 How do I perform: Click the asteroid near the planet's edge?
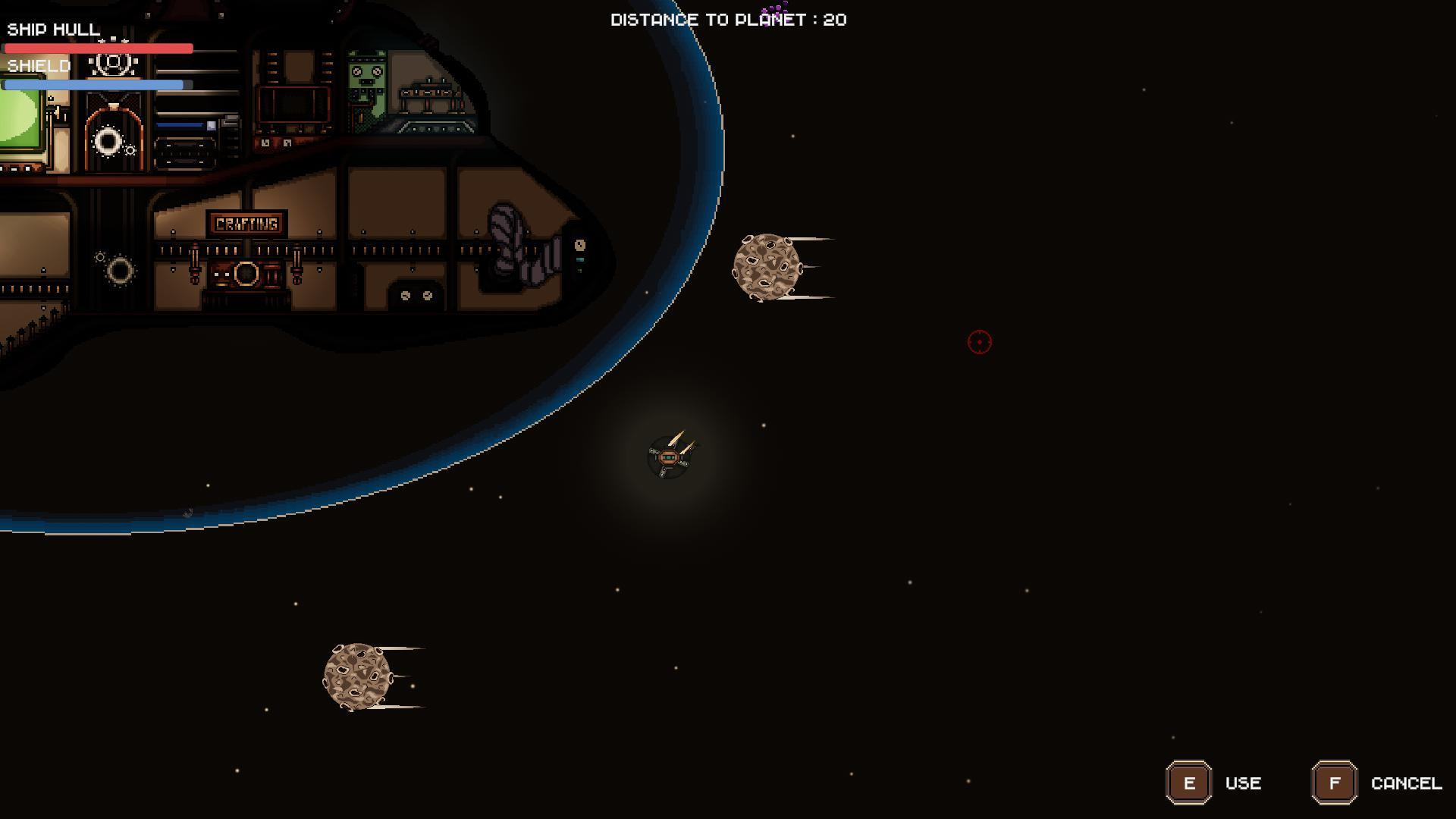click(766, 267)
